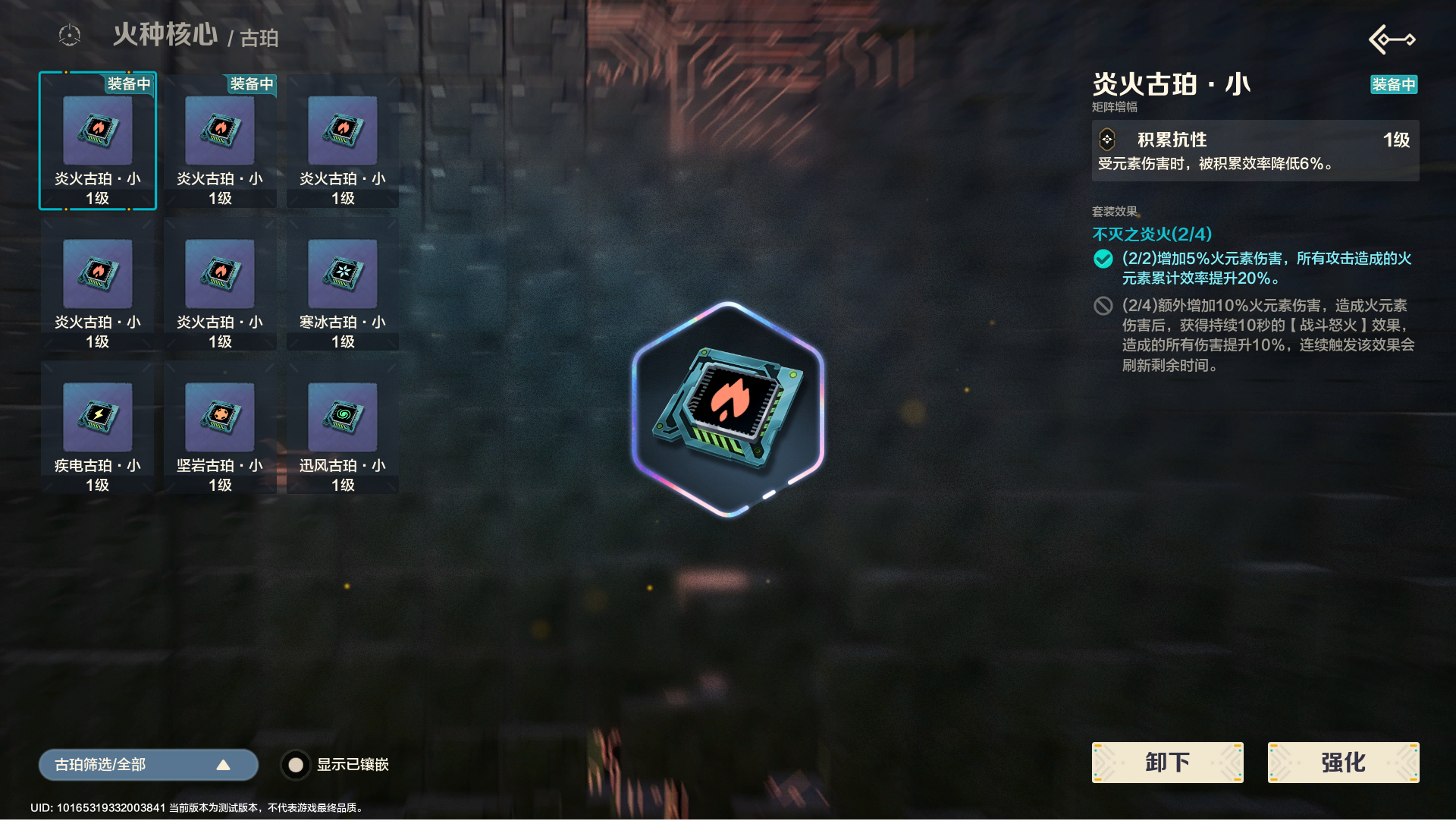Click the 不灭之炎火(2/4) set name

click(1150, 234)
